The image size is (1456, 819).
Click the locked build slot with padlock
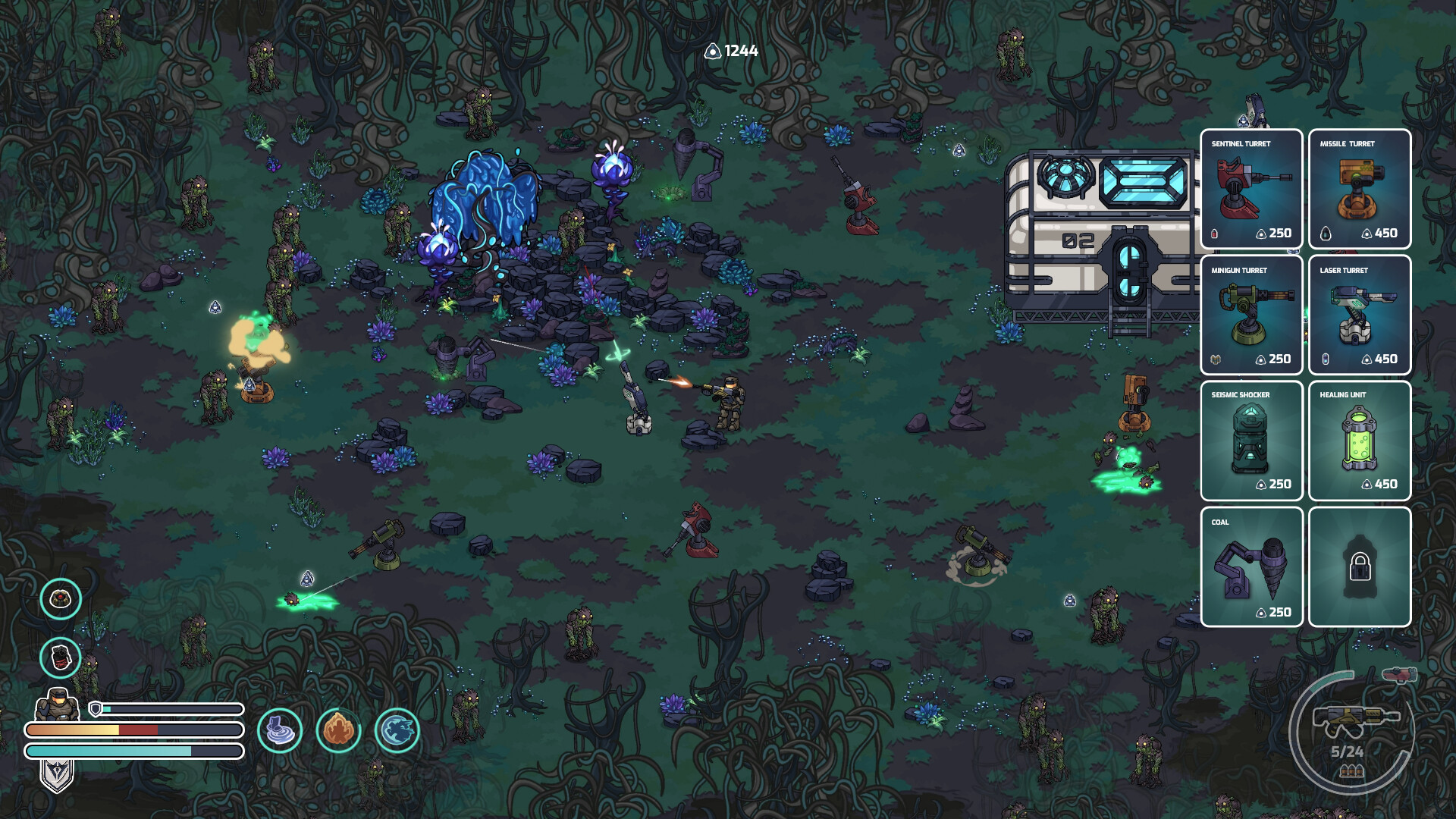tap(1359, 567)
